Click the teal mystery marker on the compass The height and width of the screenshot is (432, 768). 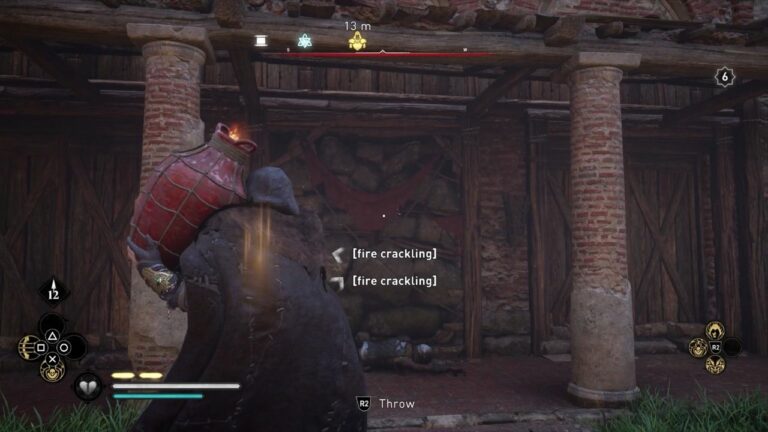305,41
